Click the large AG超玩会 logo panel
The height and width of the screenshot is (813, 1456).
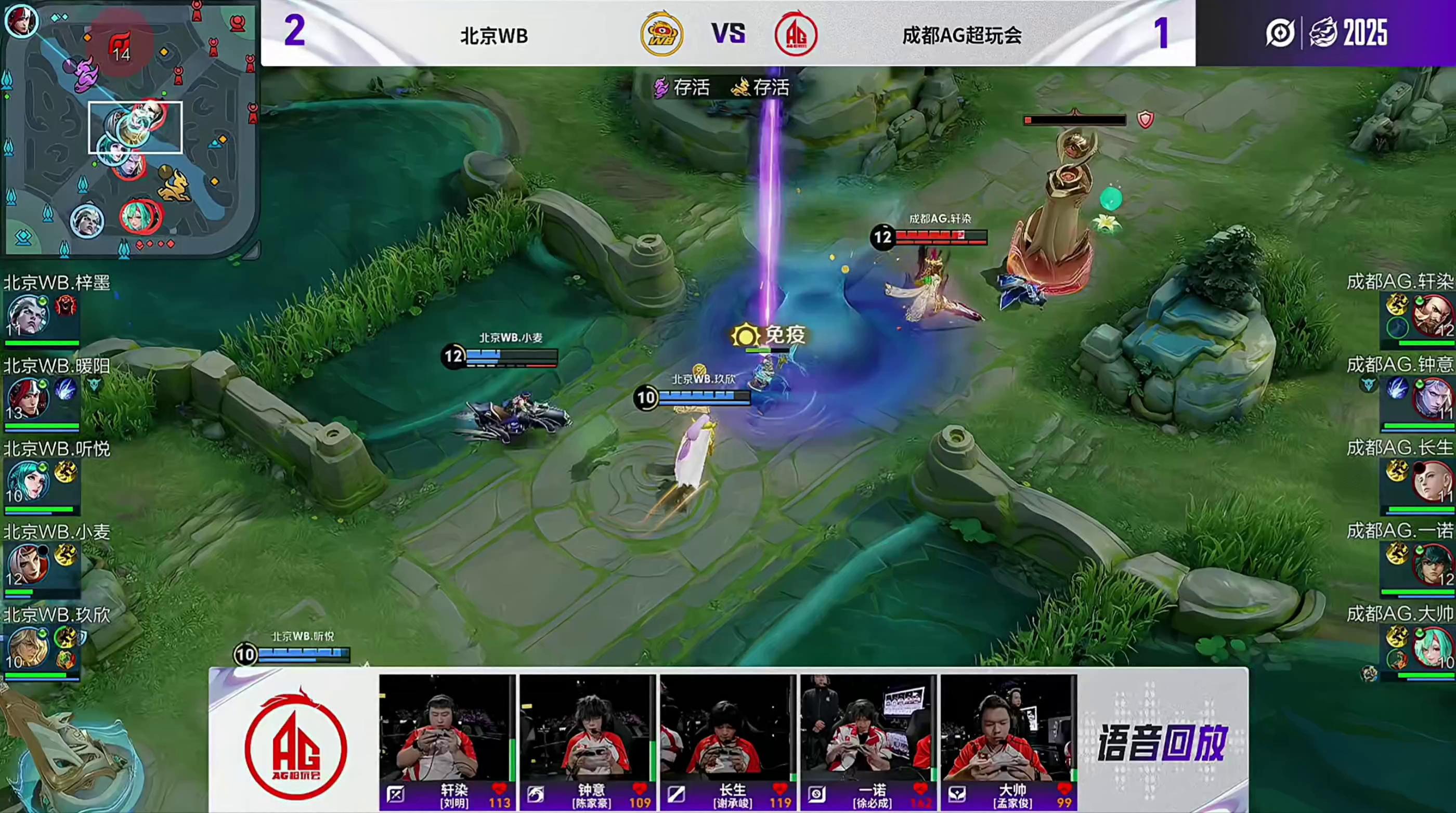point(295,743)
